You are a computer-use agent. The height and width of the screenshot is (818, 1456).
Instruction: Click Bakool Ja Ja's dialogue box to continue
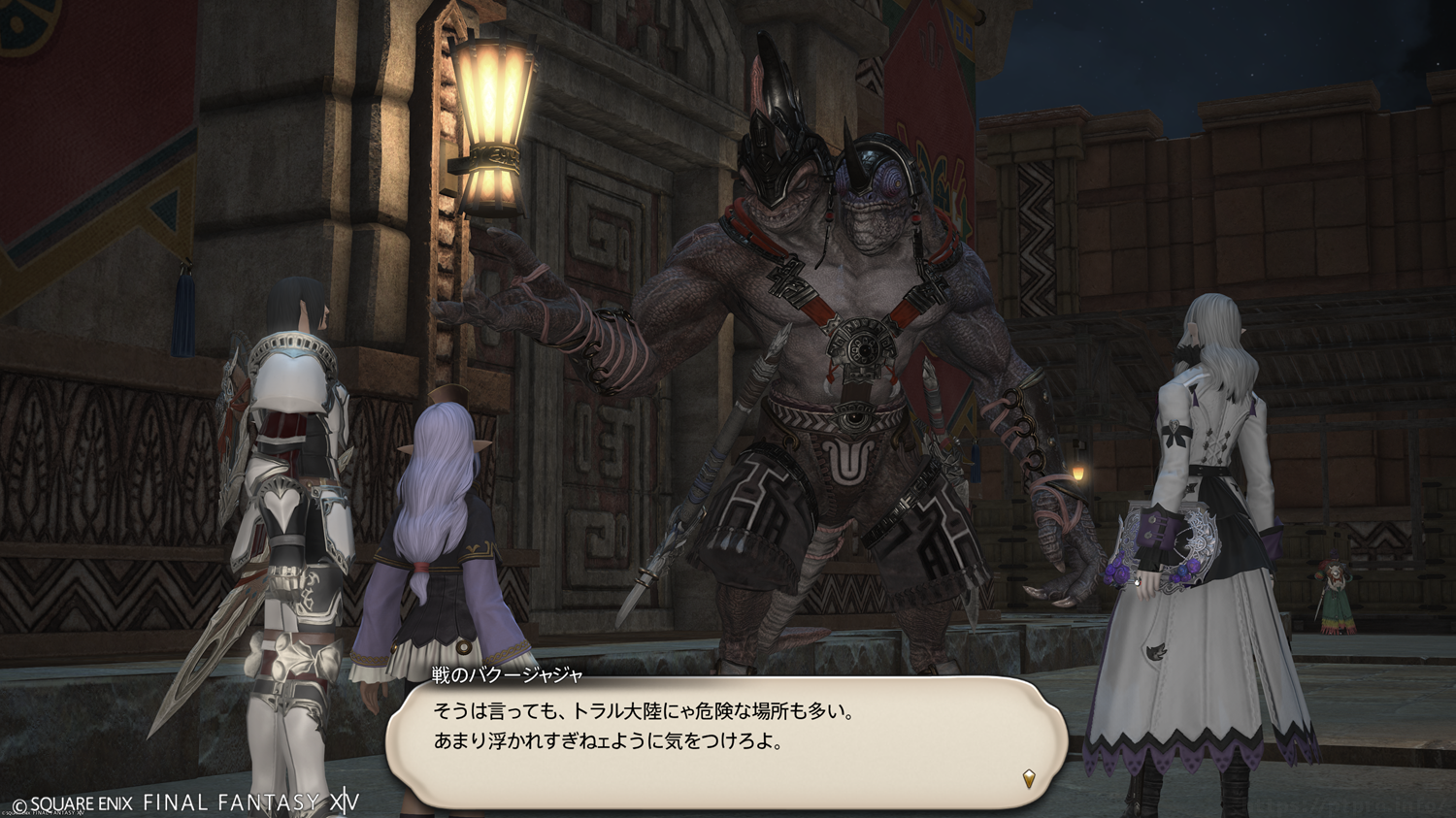[726, 741]
